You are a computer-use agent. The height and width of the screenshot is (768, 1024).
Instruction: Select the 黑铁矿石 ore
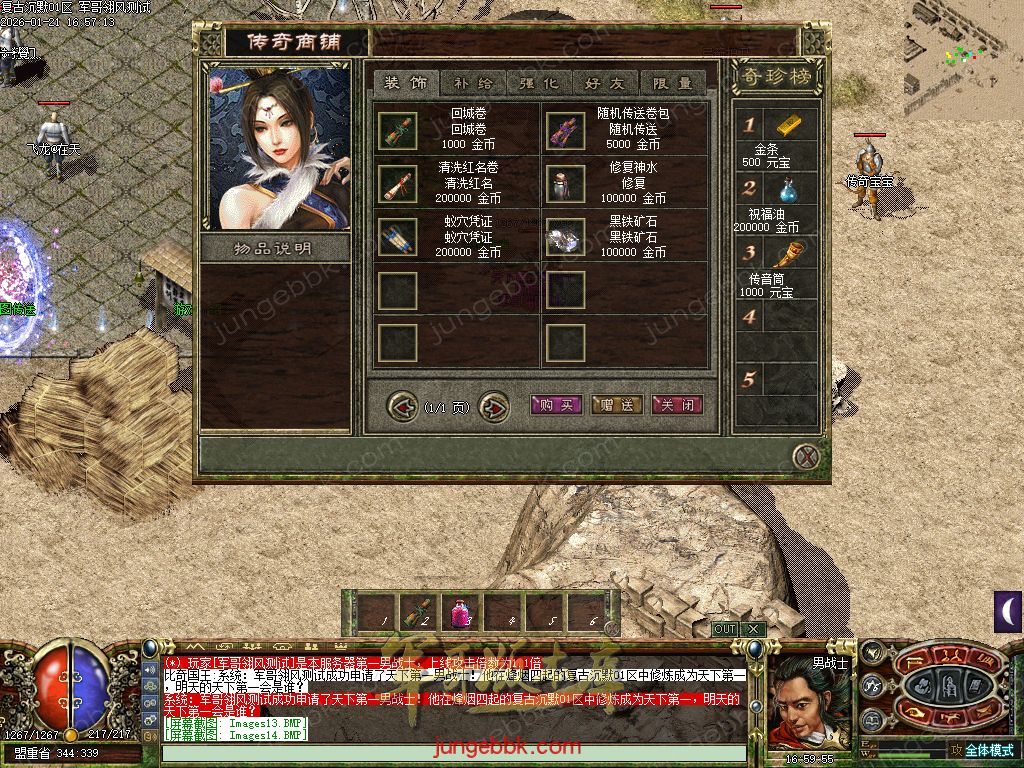tap(566, 236)
